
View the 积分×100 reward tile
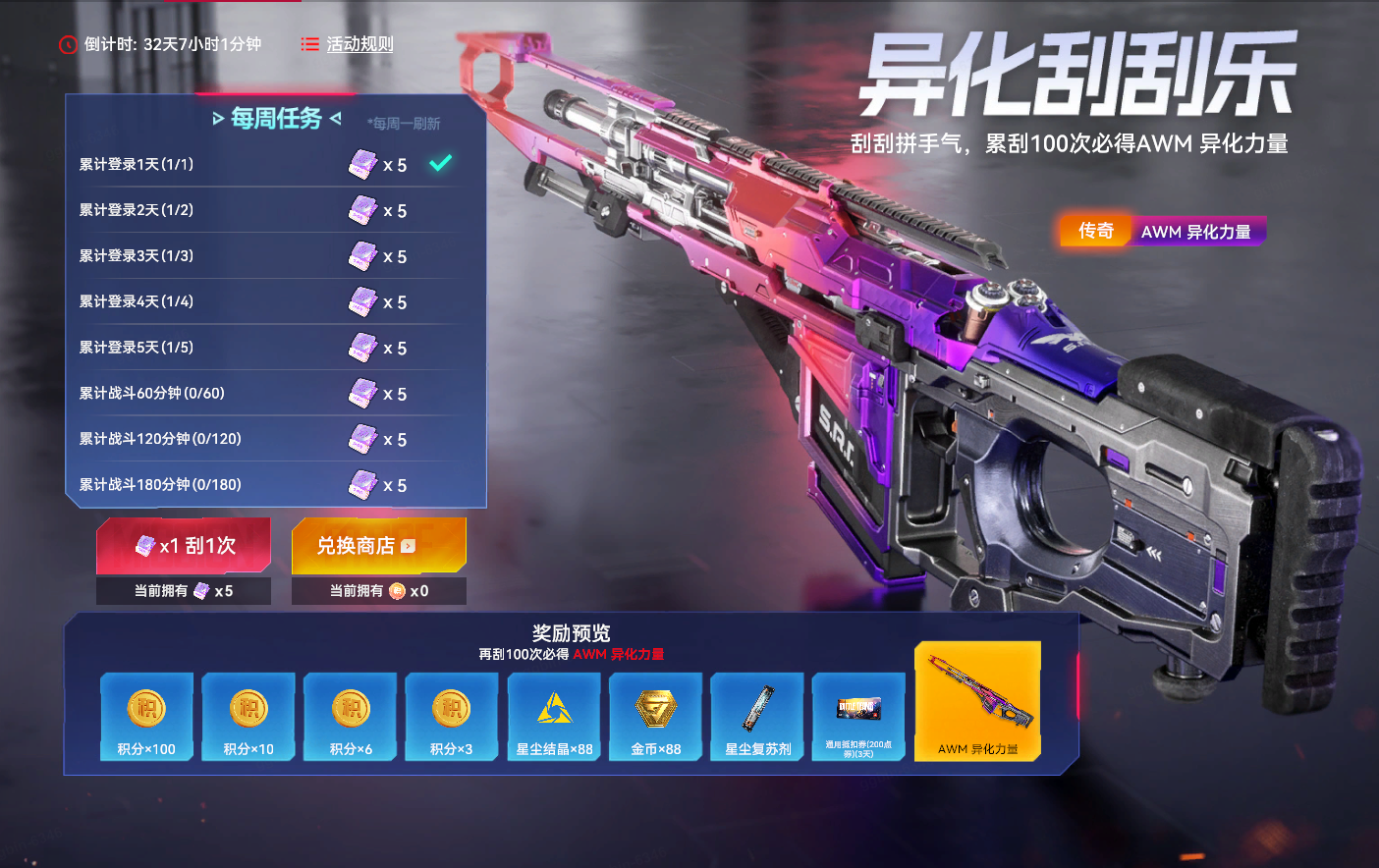pyautogui.click(x=146, y=717)
